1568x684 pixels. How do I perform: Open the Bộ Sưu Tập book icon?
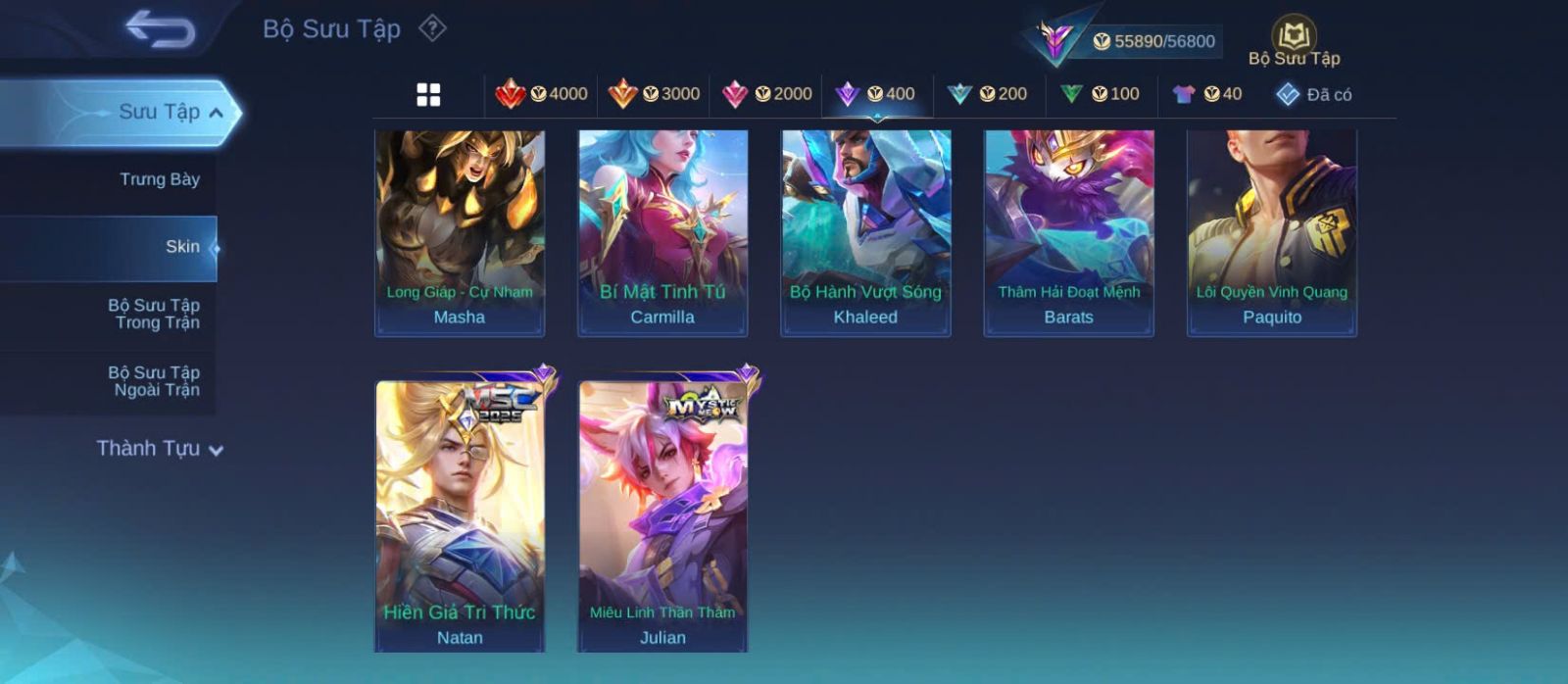pyautogui.click(x=1294, y=37)
